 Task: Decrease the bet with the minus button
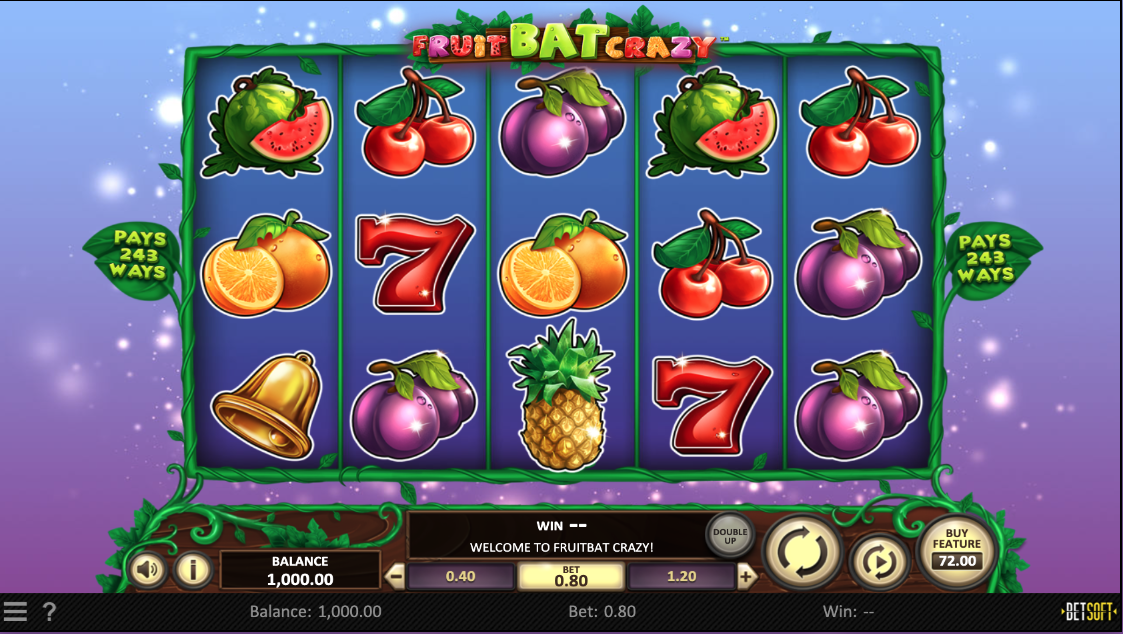coord(395,577)
